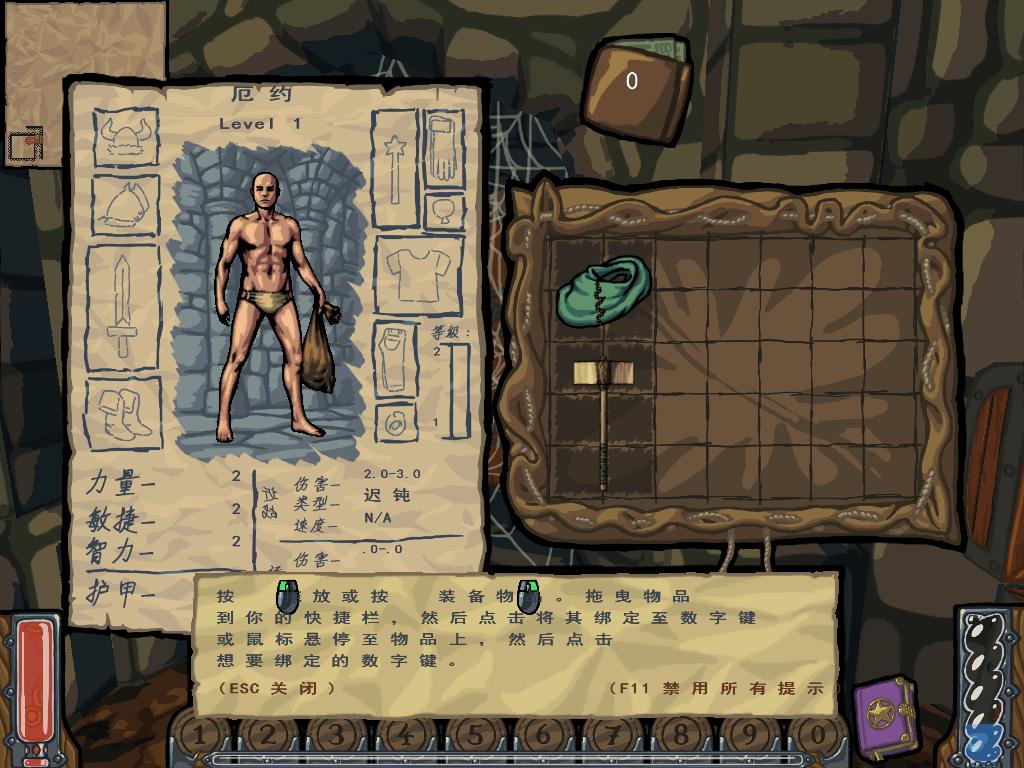This screenshot has width=1024, height=768.
Task: Select the hammer in the inventory grid
Action: pos(603,422)
